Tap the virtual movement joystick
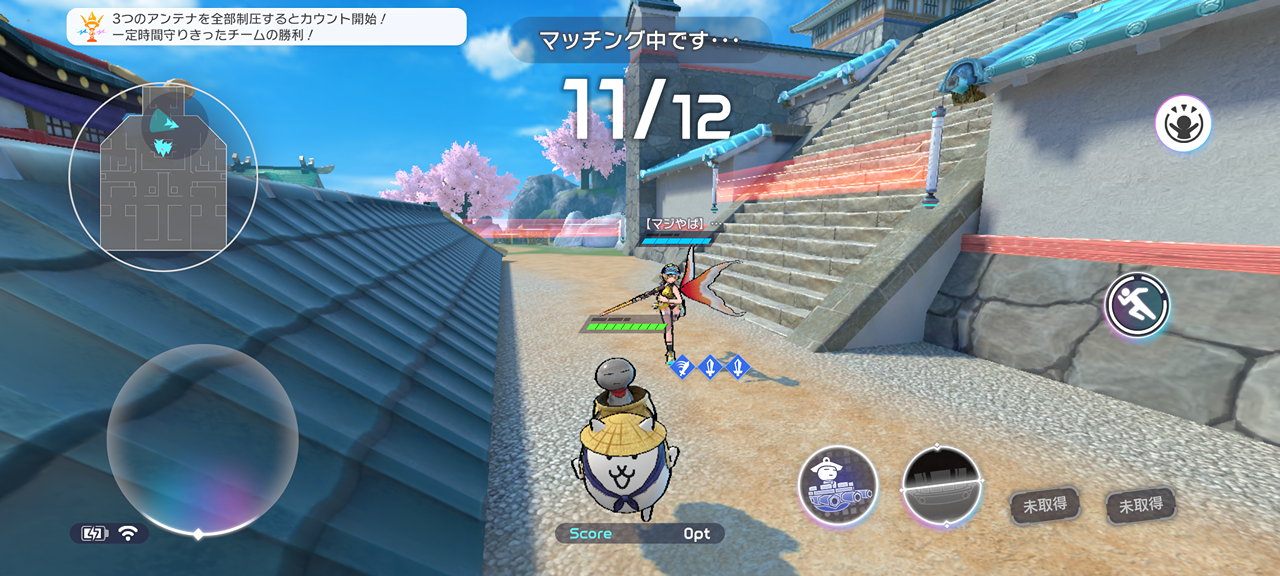The image size is (1280, 576). click(202, 440)
